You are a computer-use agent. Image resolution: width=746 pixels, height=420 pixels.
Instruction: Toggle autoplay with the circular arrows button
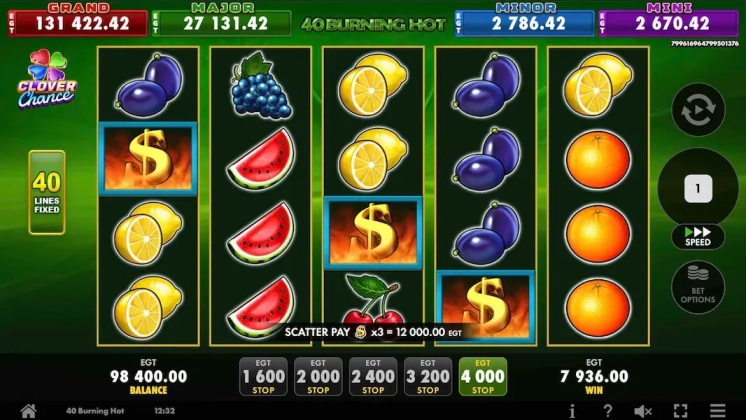coord(698,110)
